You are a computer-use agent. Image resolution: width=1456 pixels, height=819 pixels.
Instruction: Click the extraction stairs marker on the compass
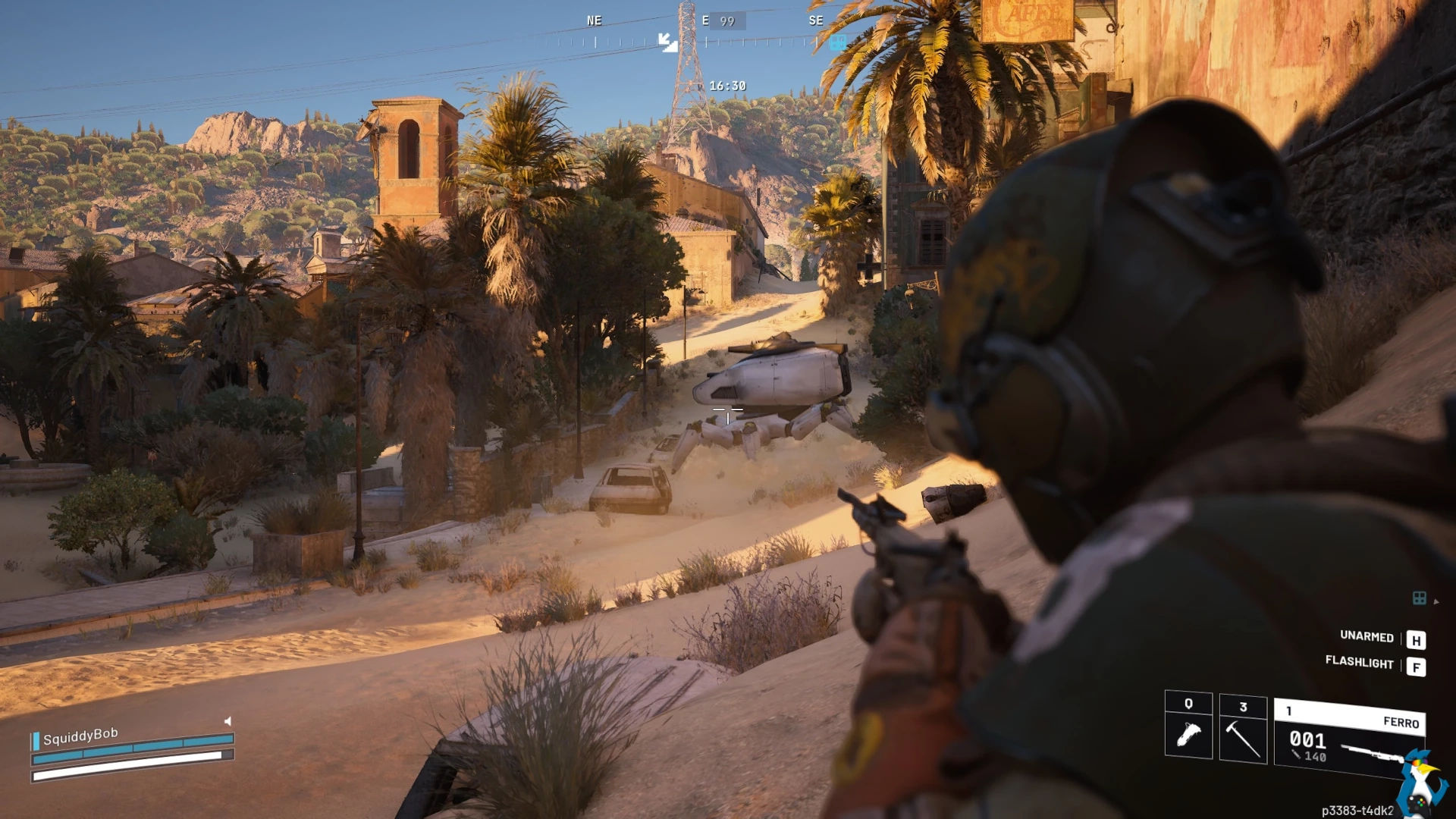[x=667, y=42]
